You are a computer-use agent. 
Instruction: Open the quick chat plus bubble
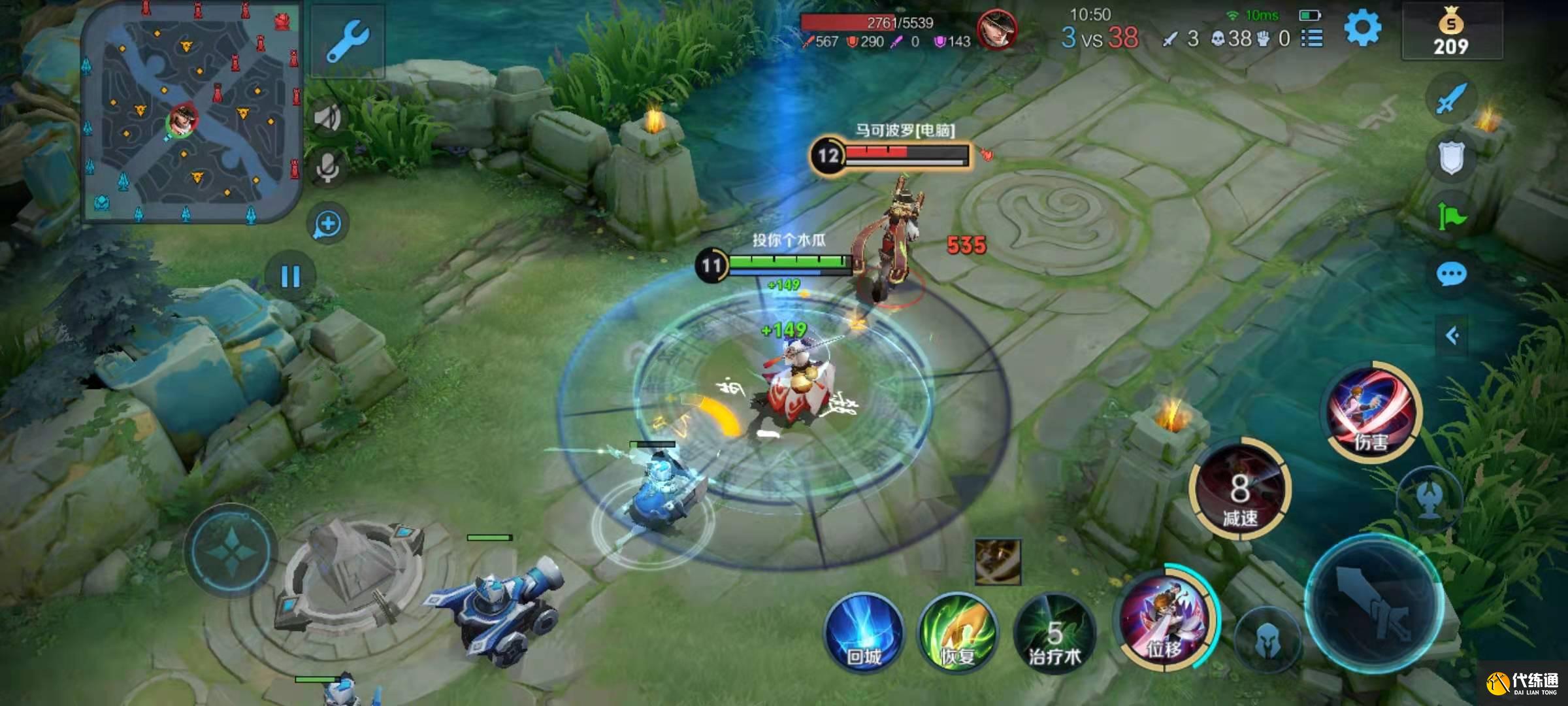327,224
